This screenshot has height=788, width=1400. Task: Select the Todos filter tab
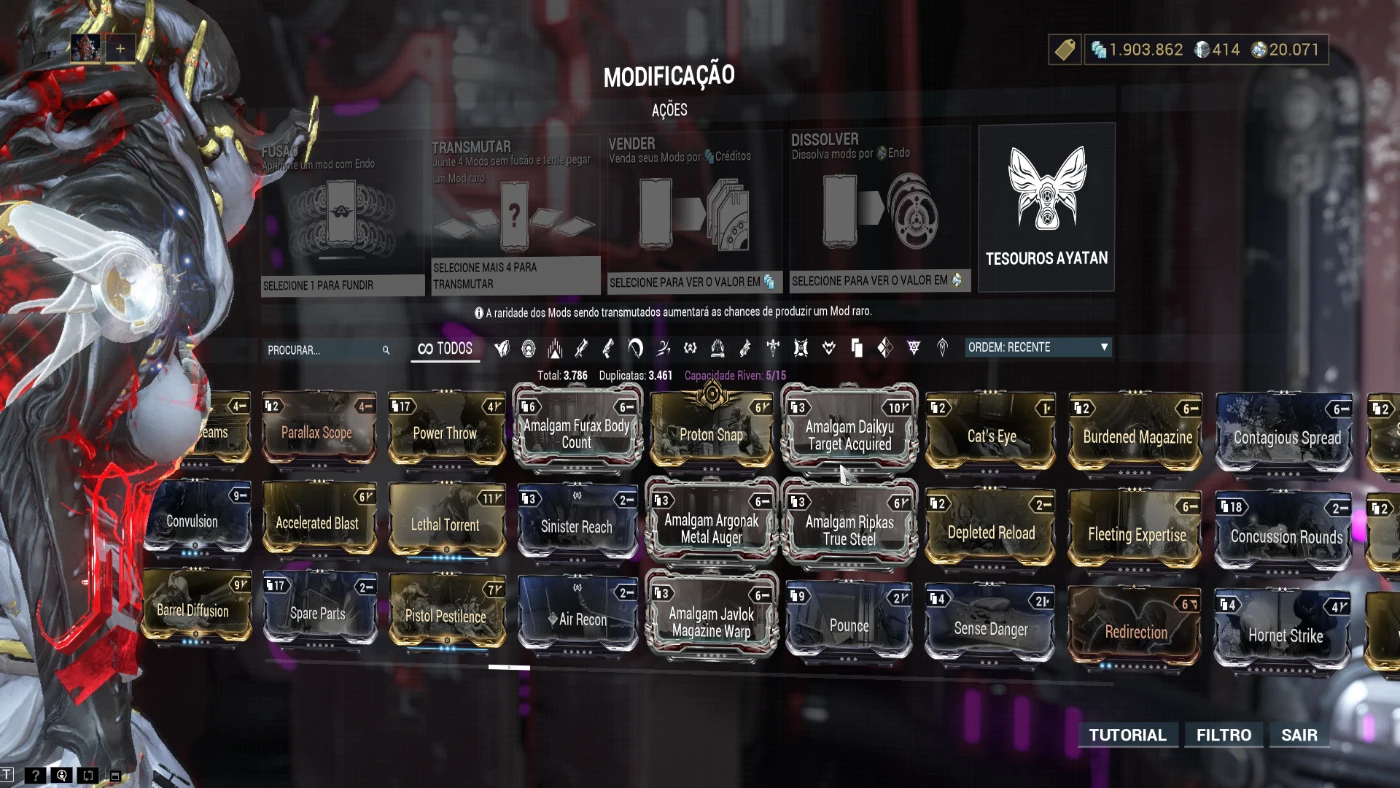point(444,347)
